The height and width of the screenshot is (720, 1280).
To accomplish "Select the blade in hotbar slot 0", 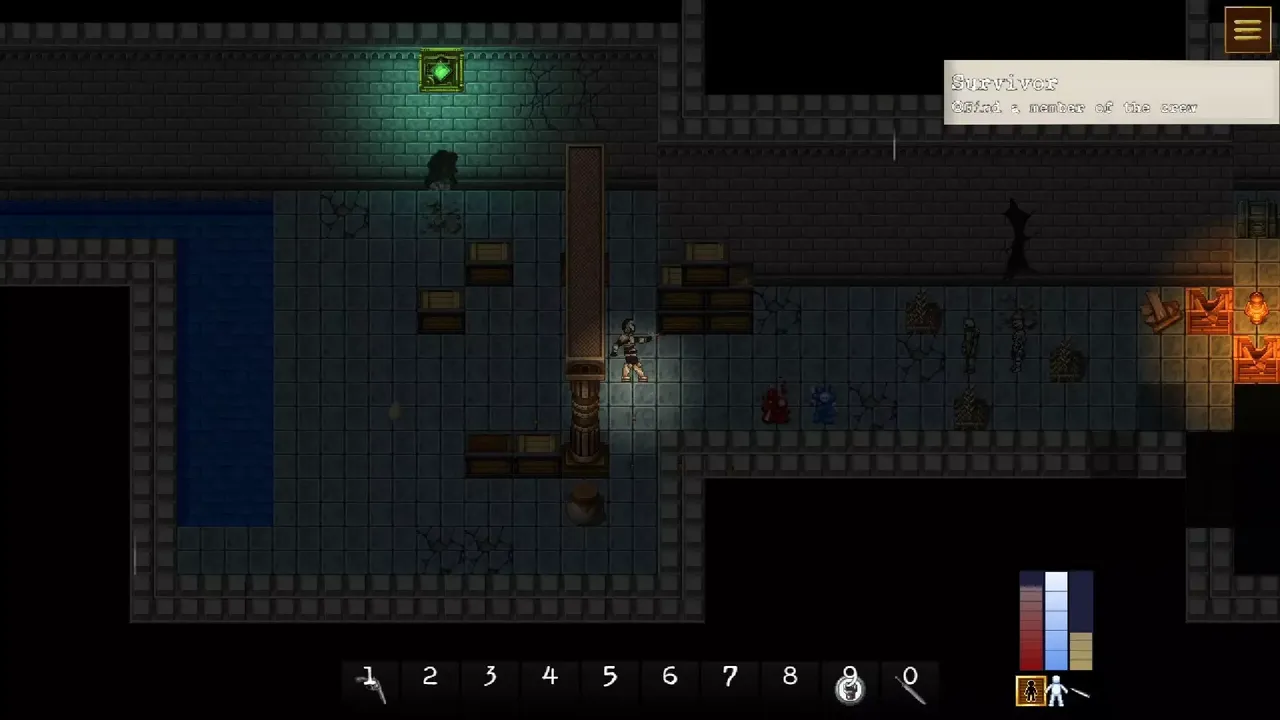I will pyautogui.click(x=909, y=684).
